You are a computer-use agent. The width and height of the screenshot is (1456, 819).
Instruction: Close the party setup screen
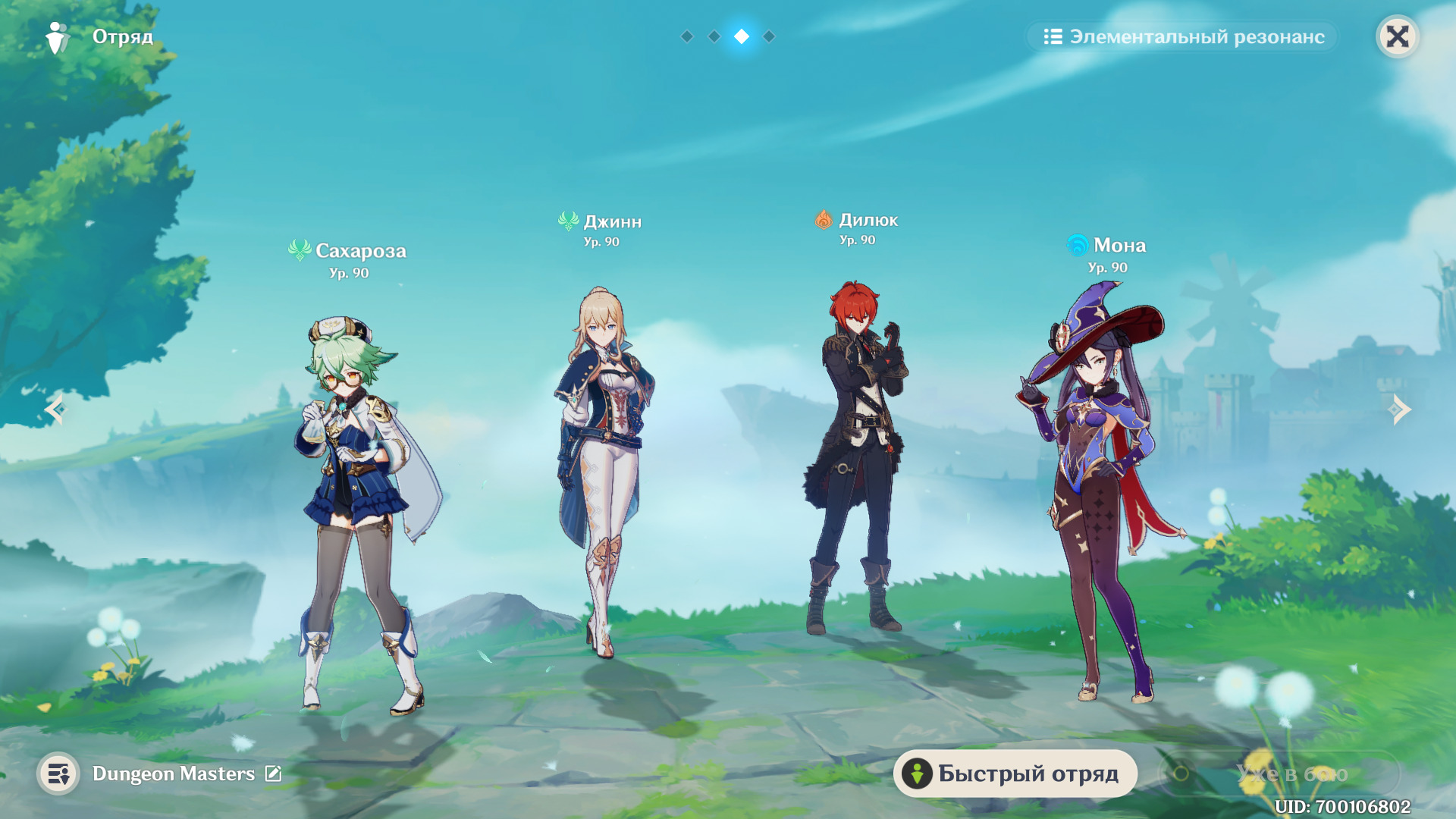point(1397,36)
